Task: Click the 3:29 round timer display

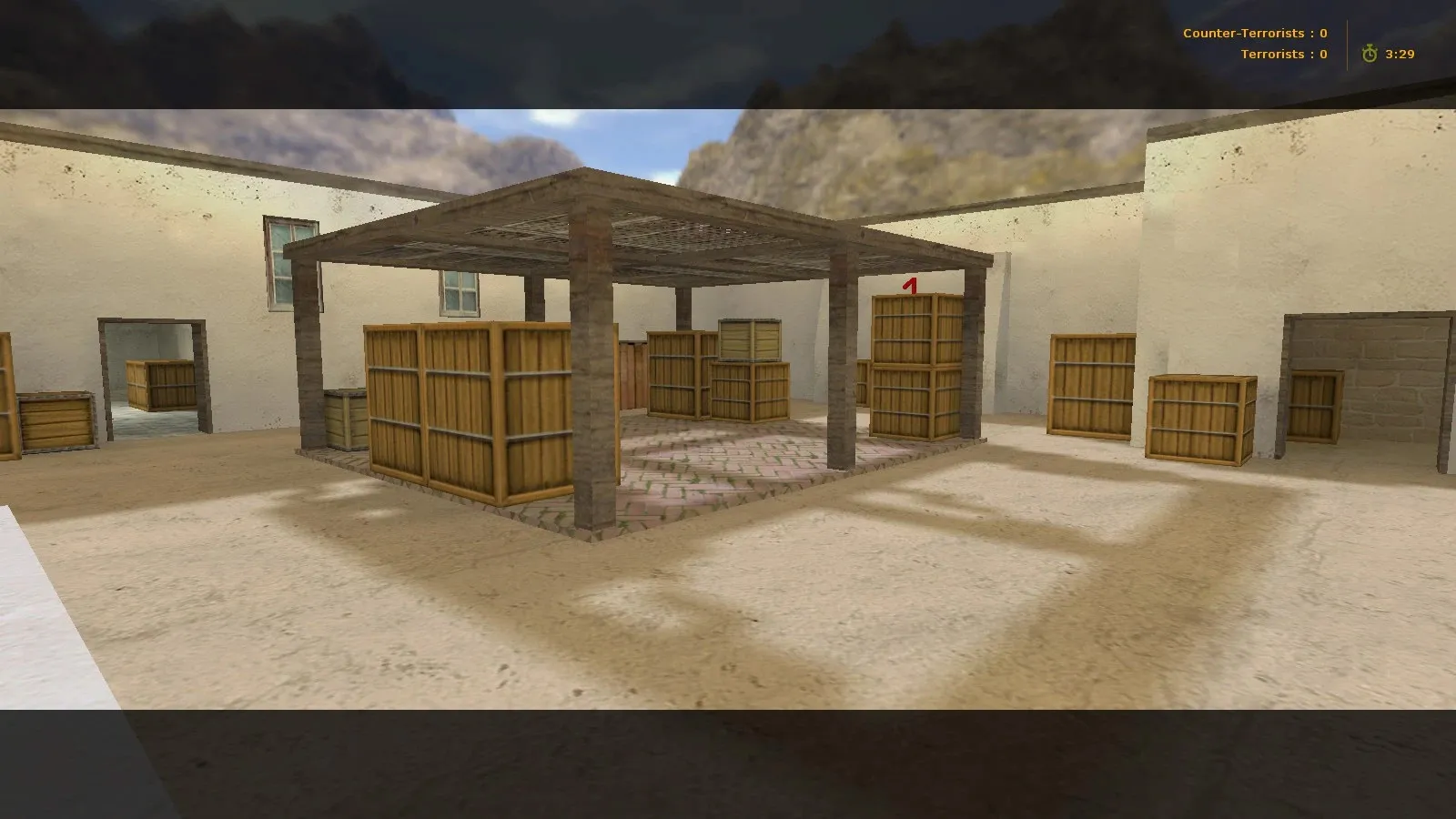Action: click(x=1398, y=53)
